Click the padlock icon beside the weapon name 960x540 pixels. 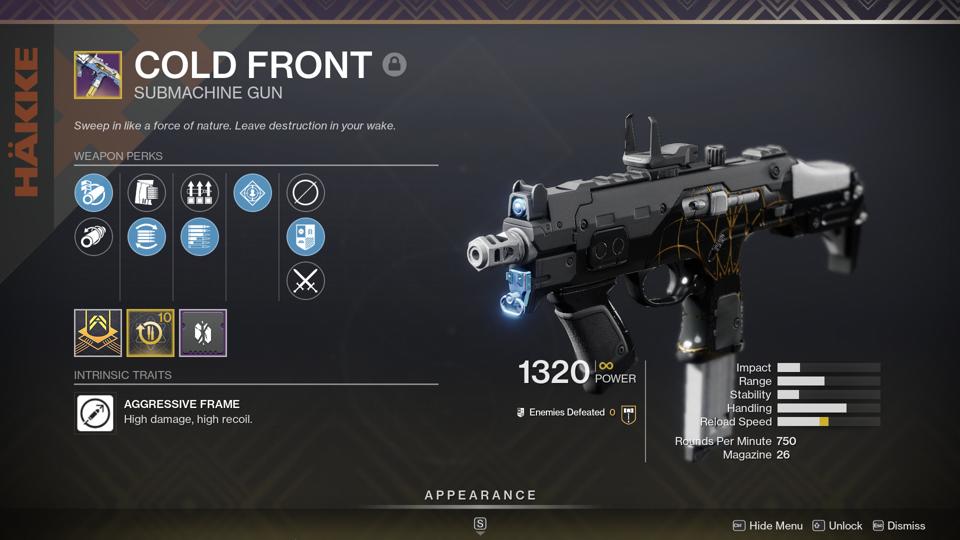395,65
